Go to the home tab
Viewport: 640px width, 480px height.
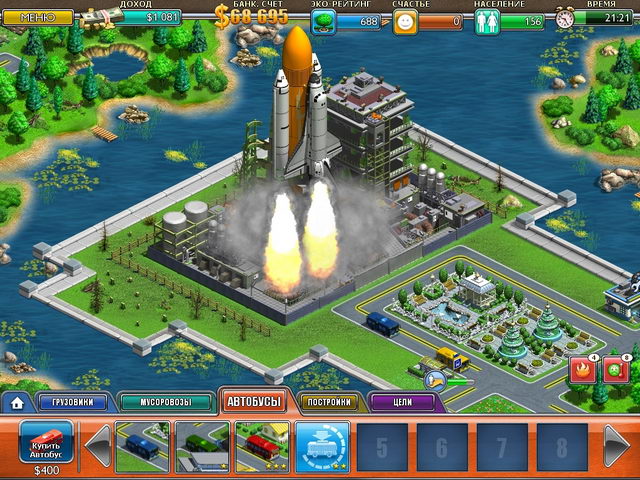[16, 403]
